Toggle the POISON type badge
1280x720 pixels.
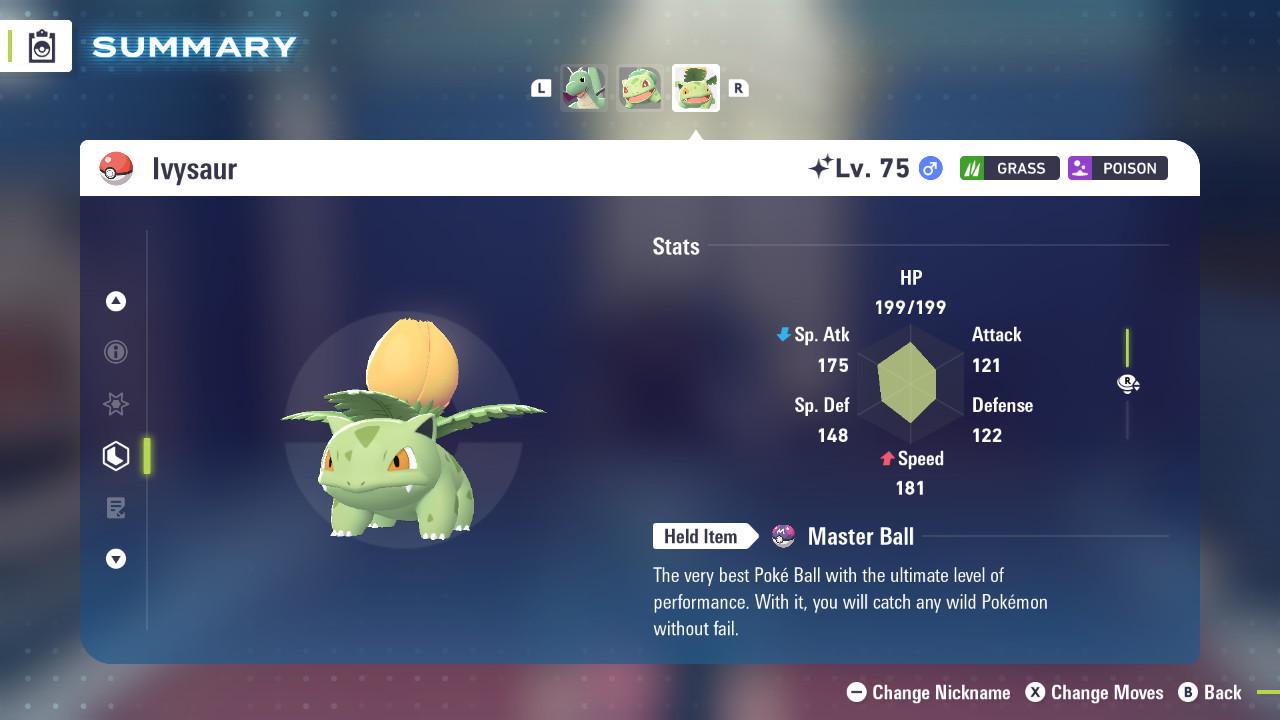(x=1117, y=168)
